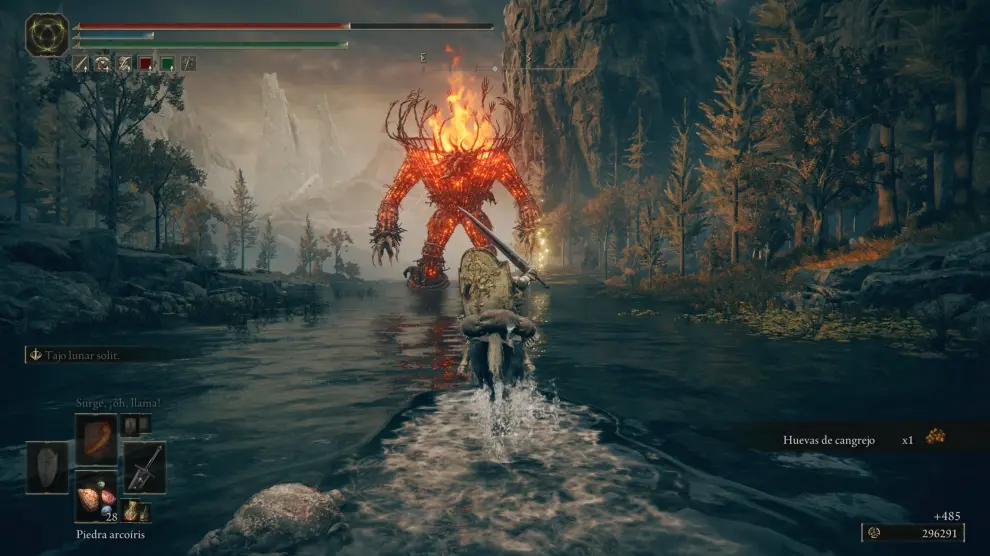Select the small next-spell preview slot
The height and width of the screenshot is (556, 990).
point(131,424)
